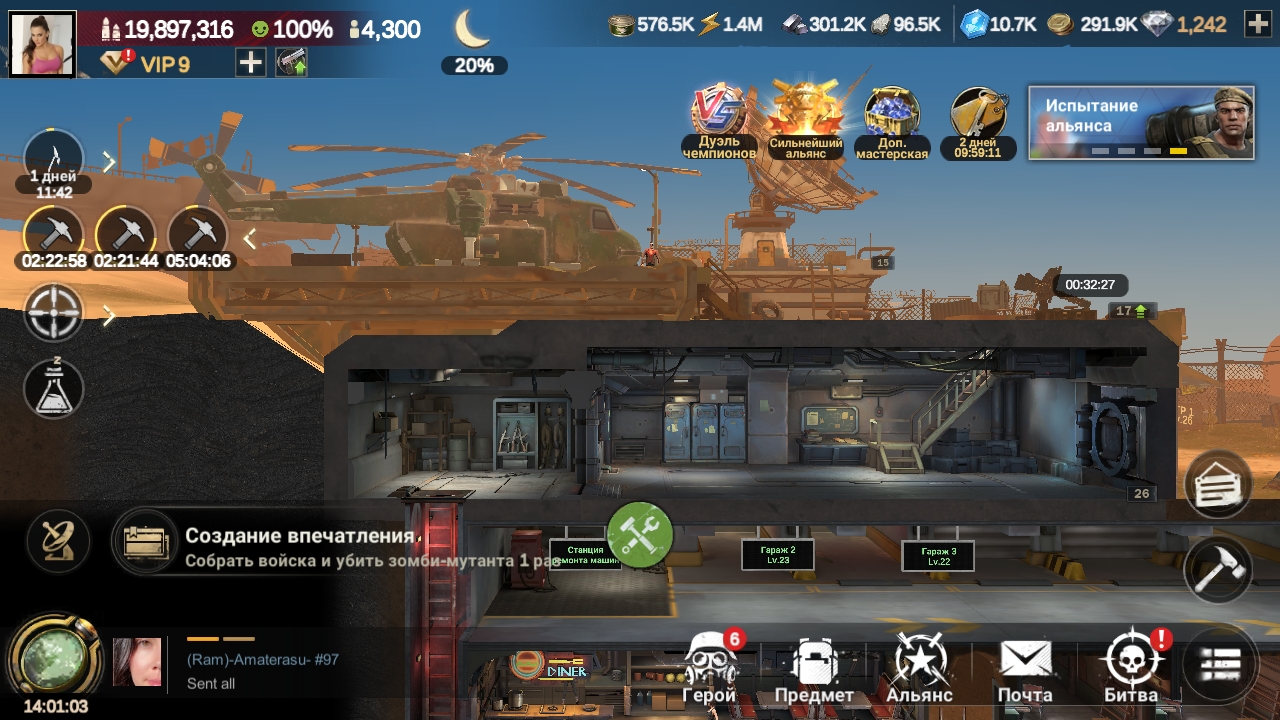Screen dimensions: 1280x720
Task: Add diamonds with the plus button
Action: pos(1257,25)
